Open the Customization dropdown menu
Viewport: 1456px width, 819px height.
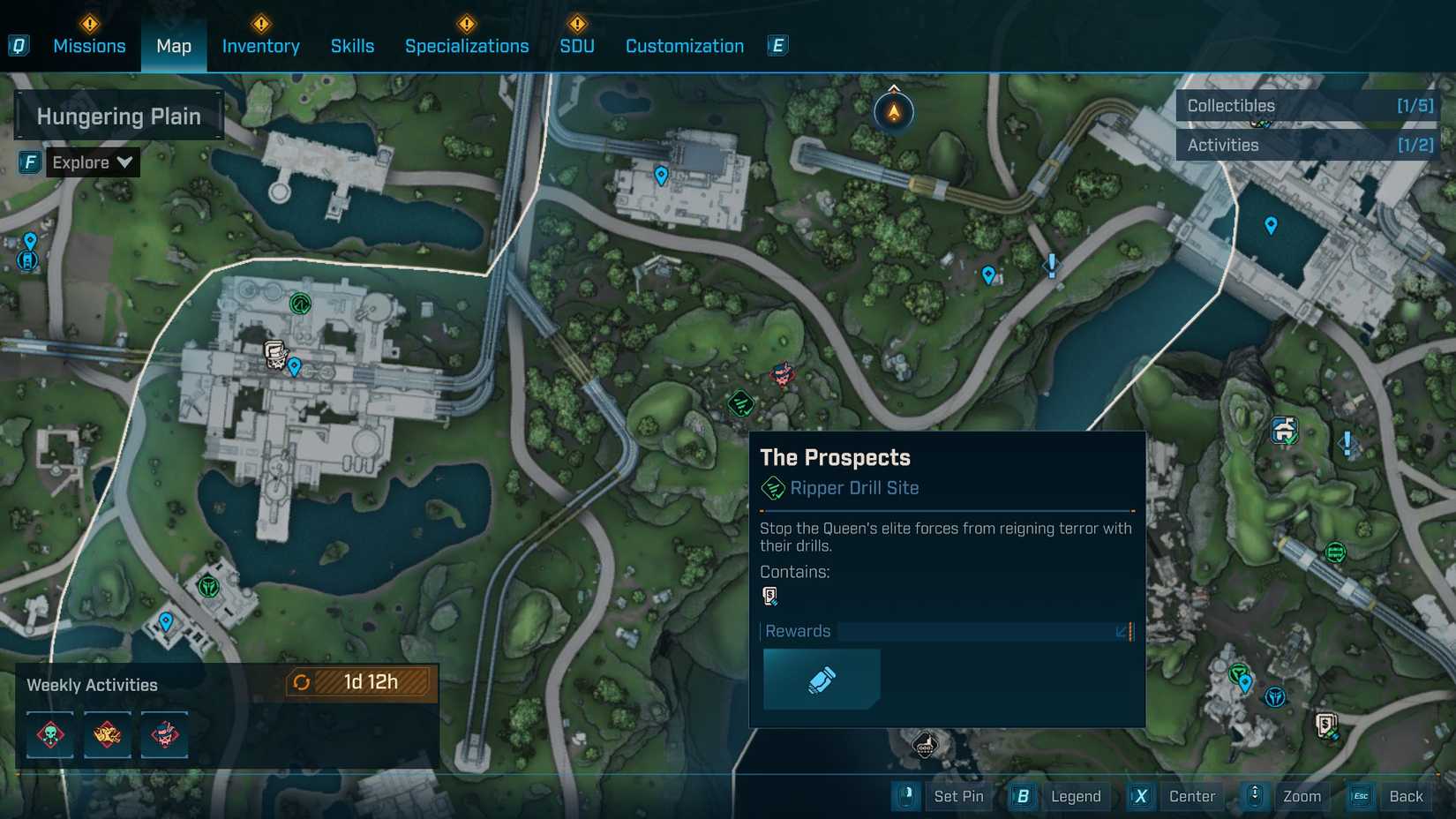684,46
